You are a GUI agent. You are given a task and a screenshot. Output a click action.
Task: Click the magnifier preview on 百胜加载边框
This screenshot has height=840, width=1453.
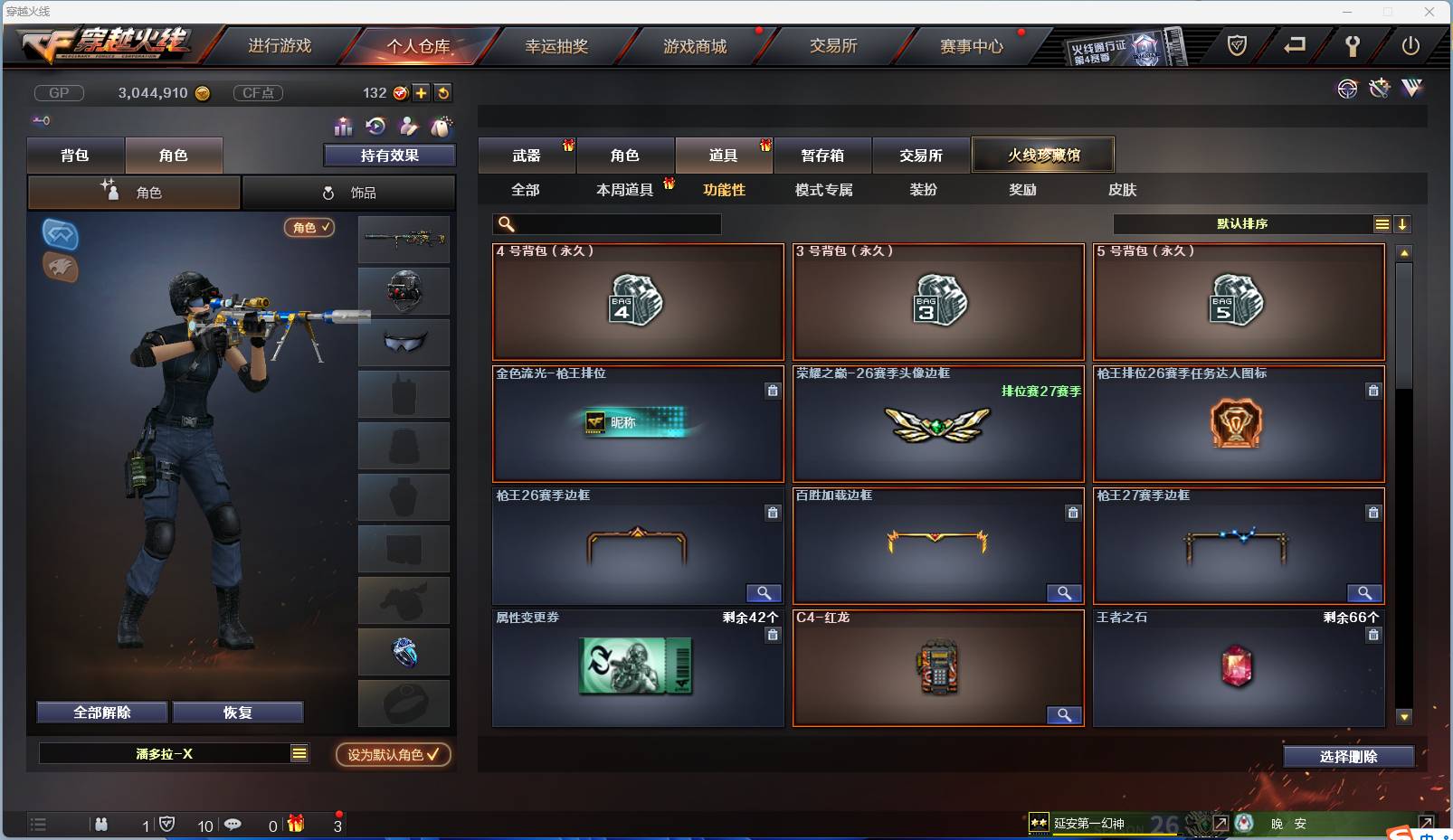[x=1065, y=594]
